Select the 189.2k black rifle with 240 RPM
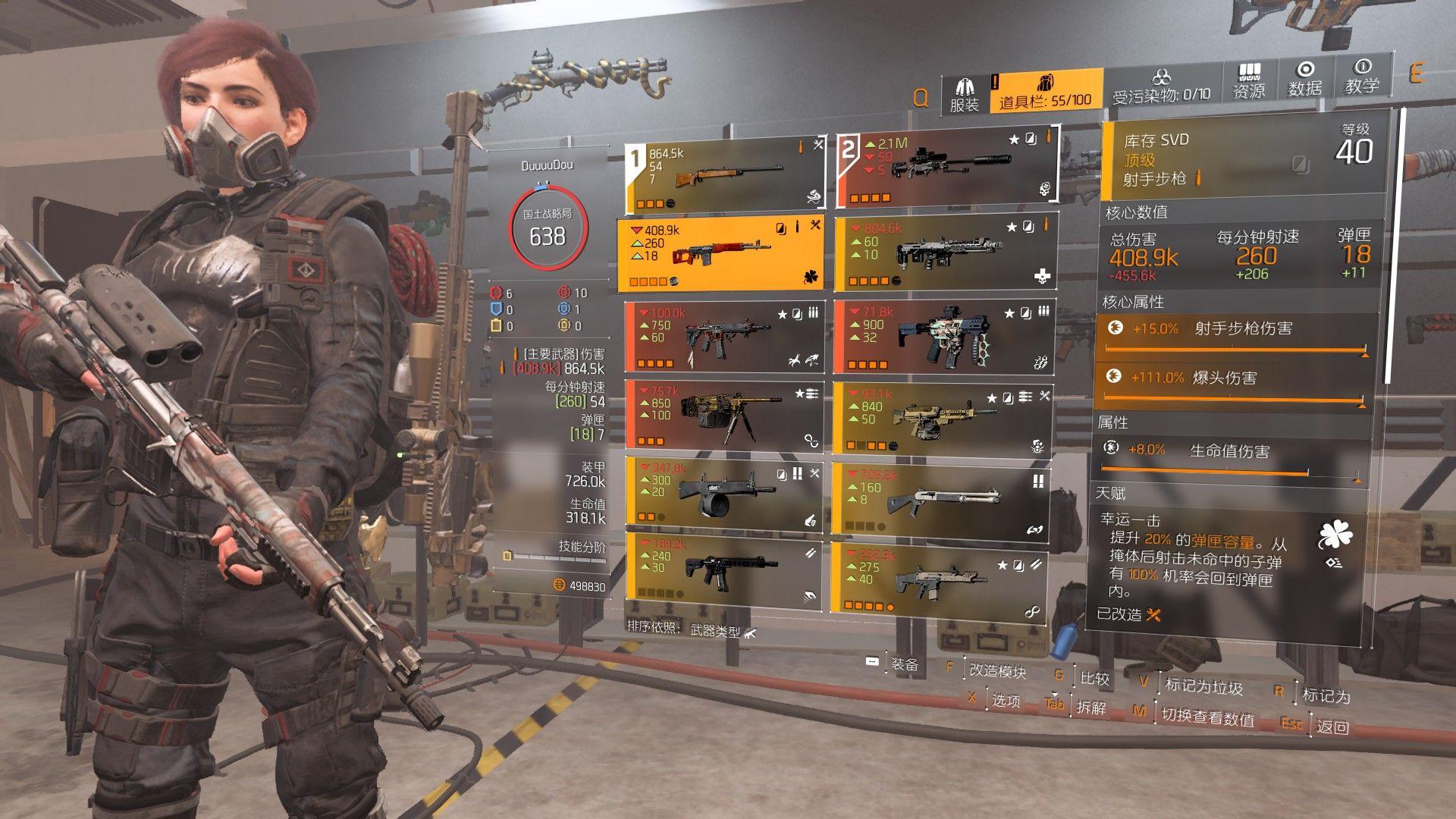1456x819 pixels. coord(723,570)
